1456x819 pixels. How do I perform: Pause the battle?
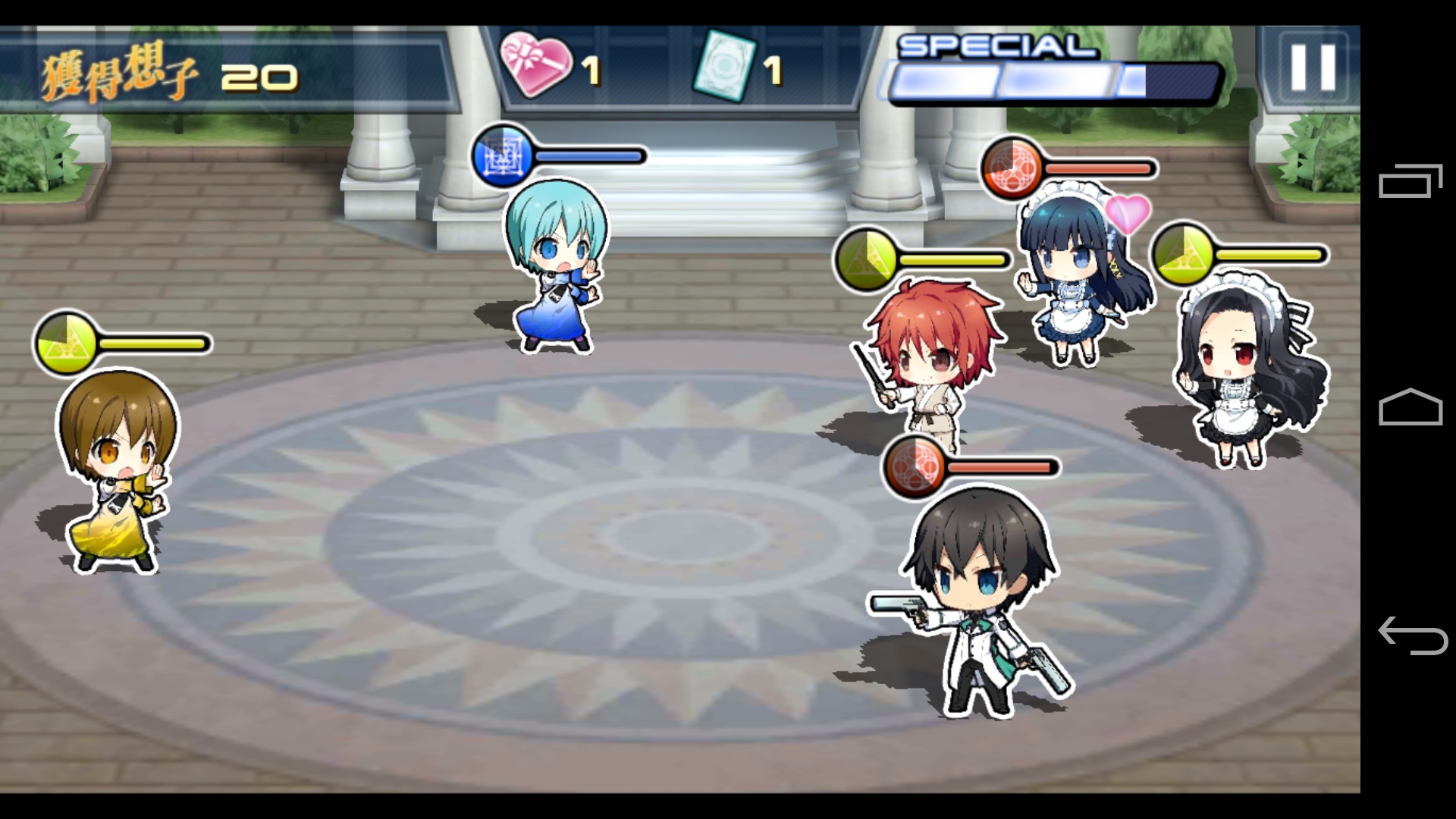(1313, 67)
